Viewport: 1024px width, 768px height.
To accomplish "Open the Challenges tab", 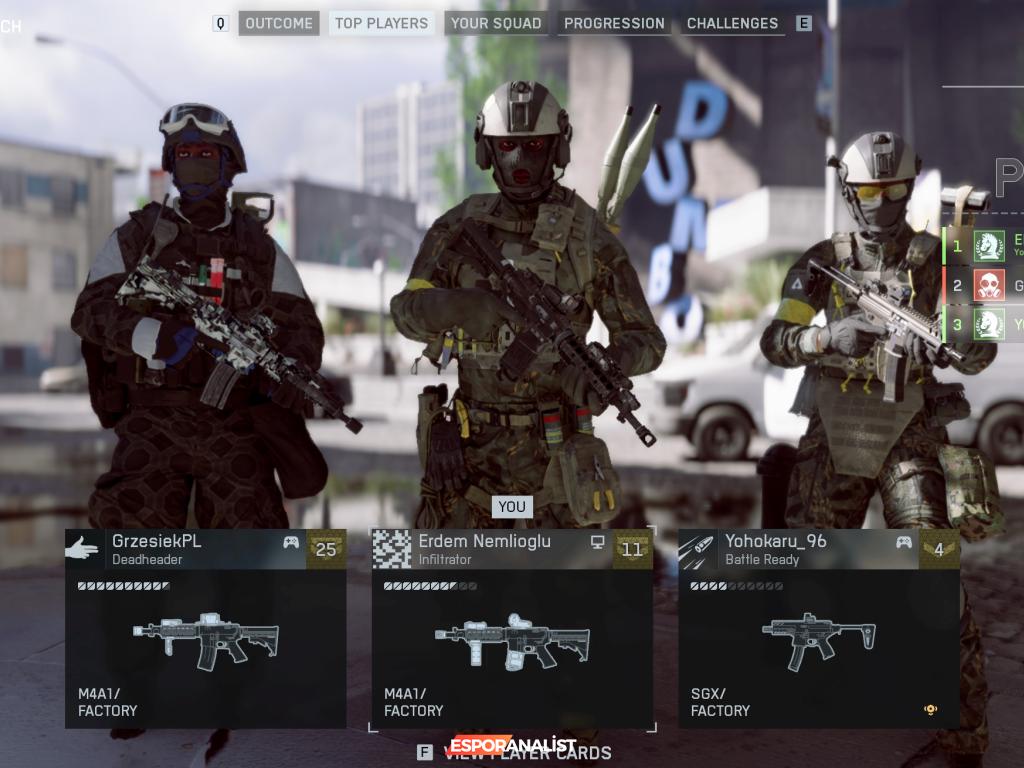I will pyautogui.click(x=732, y=23).
